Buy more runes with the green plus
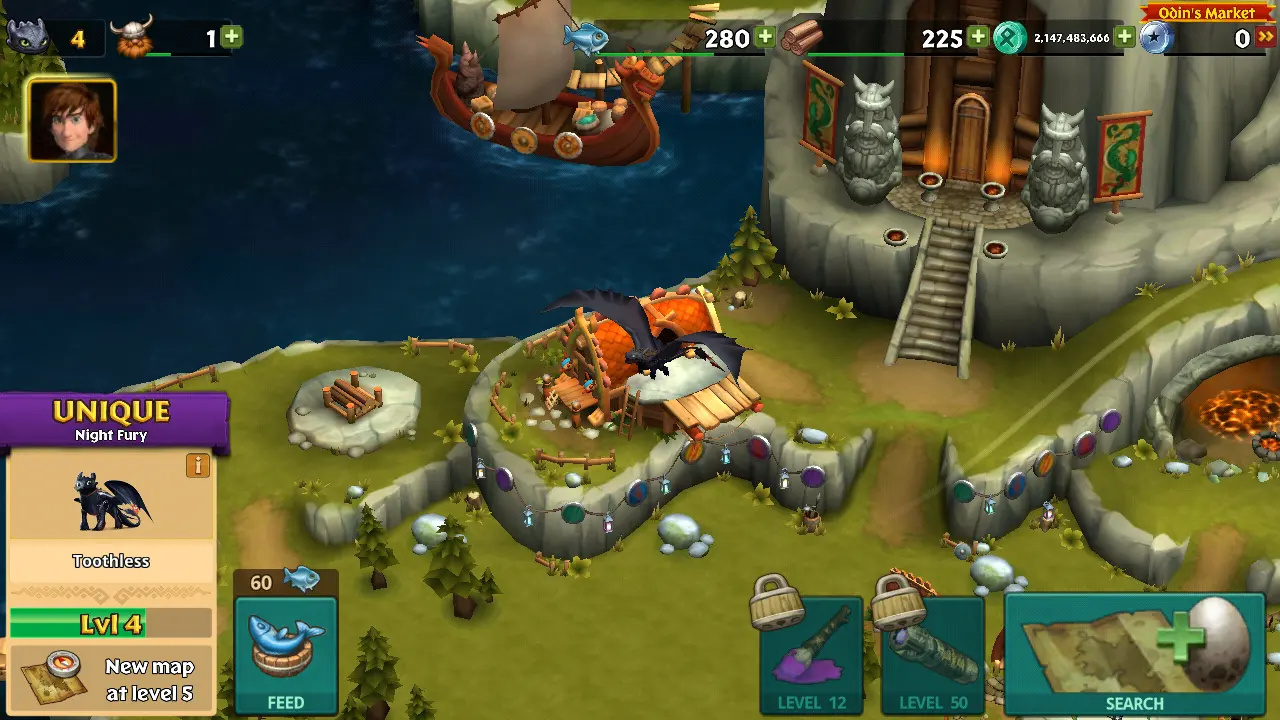 (1125, 38)
